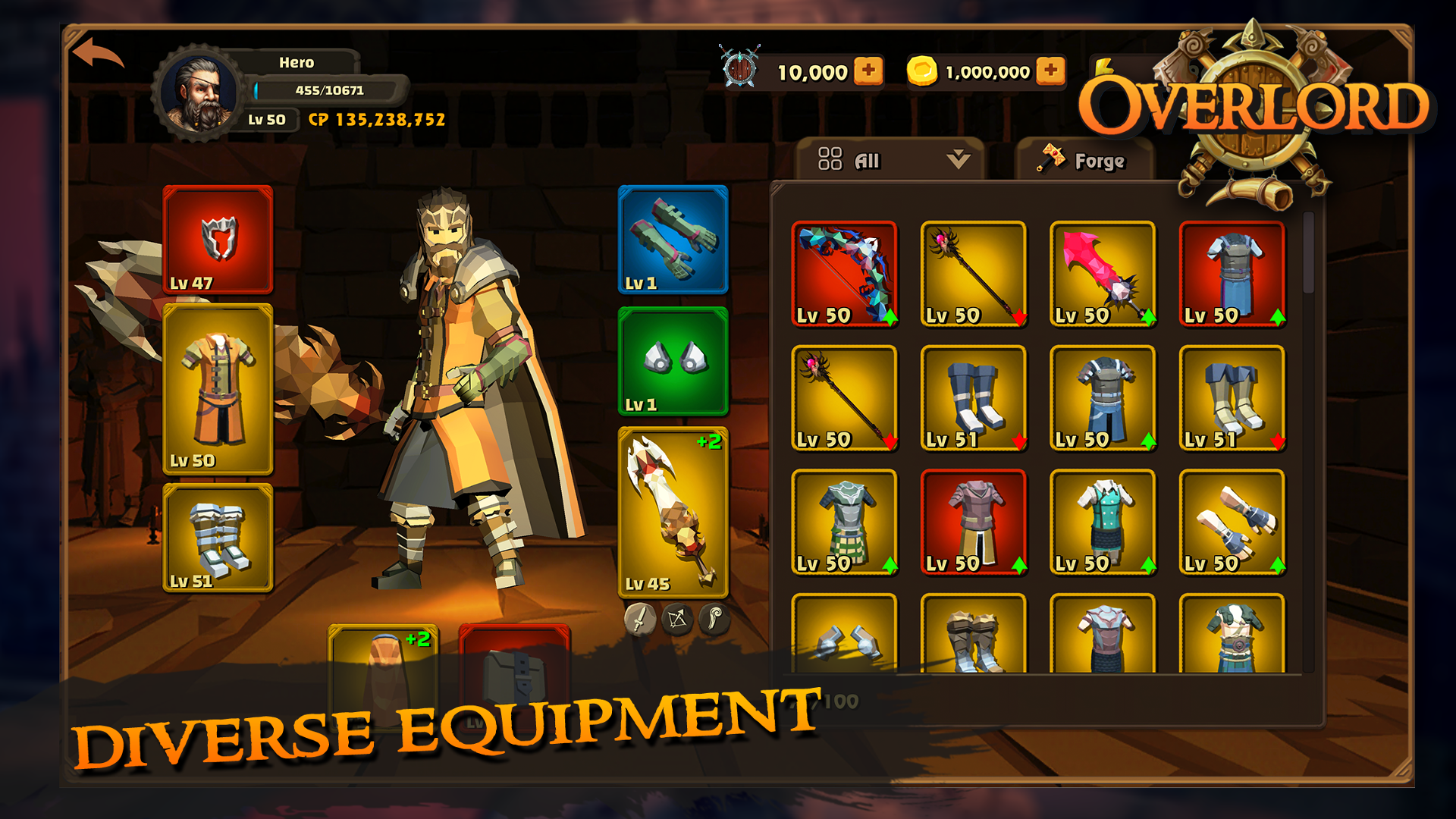Choose the staff weapon type icon

point(714,620)
